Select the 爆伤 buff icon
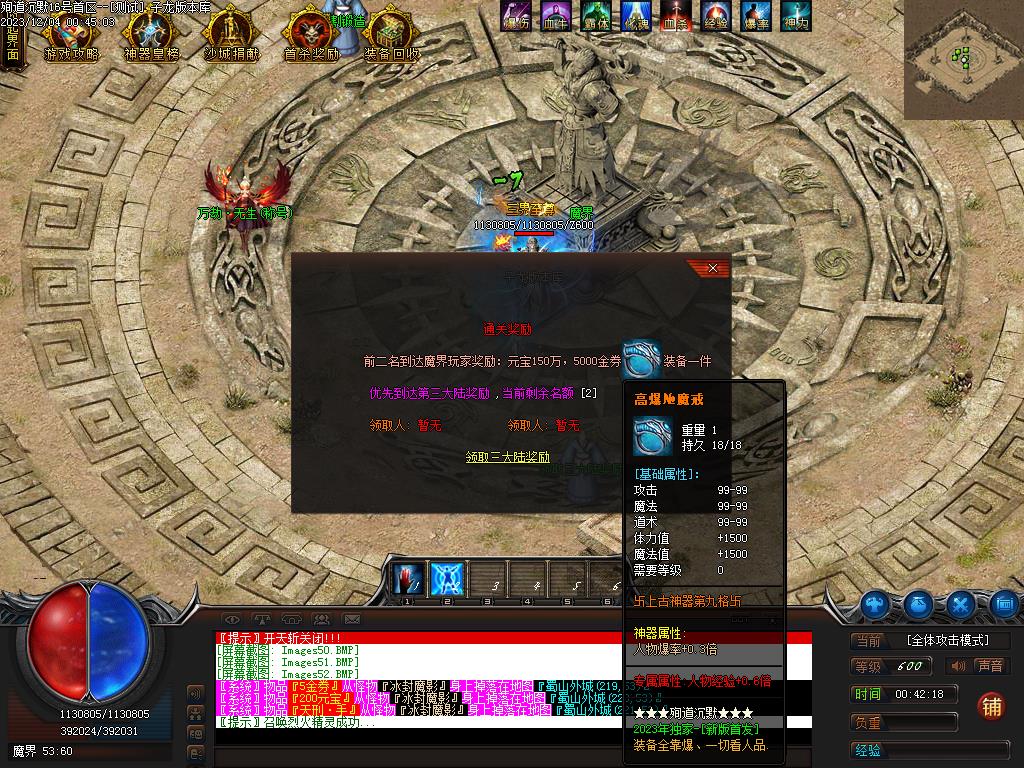 click(x=516, y=17)
